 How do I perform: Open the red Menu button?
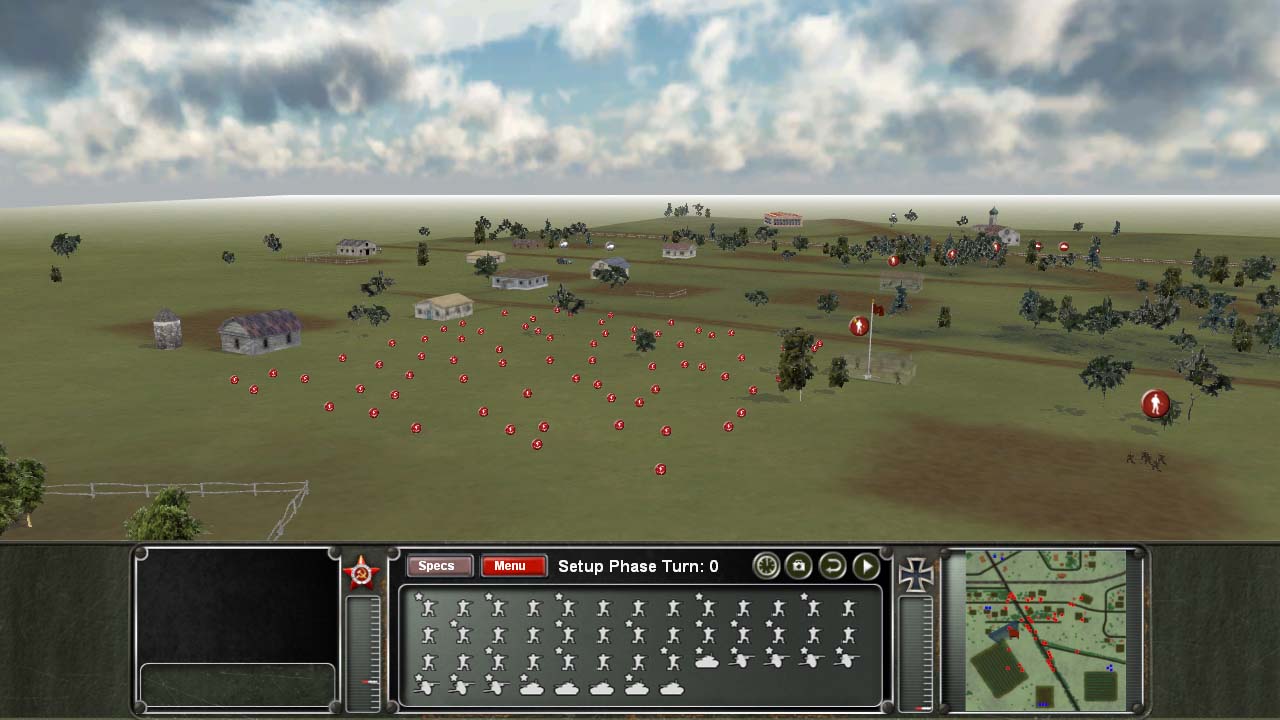click(513, 566)
